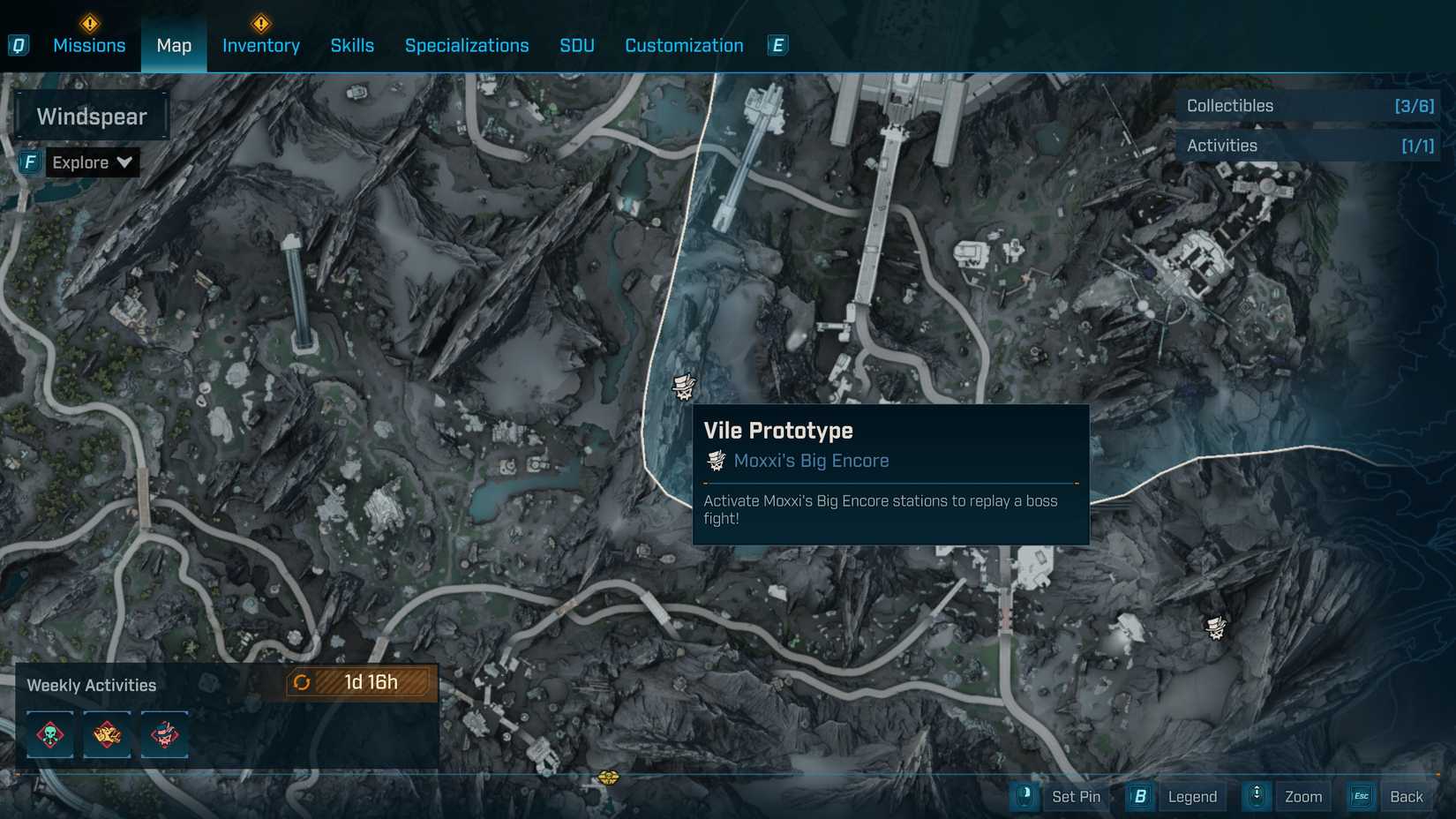Image resolution: width=1456 pixels, height=819 pixels.
Task: Click the refresh icon beside the 1d 16h timer
Action: click(301, 681)
